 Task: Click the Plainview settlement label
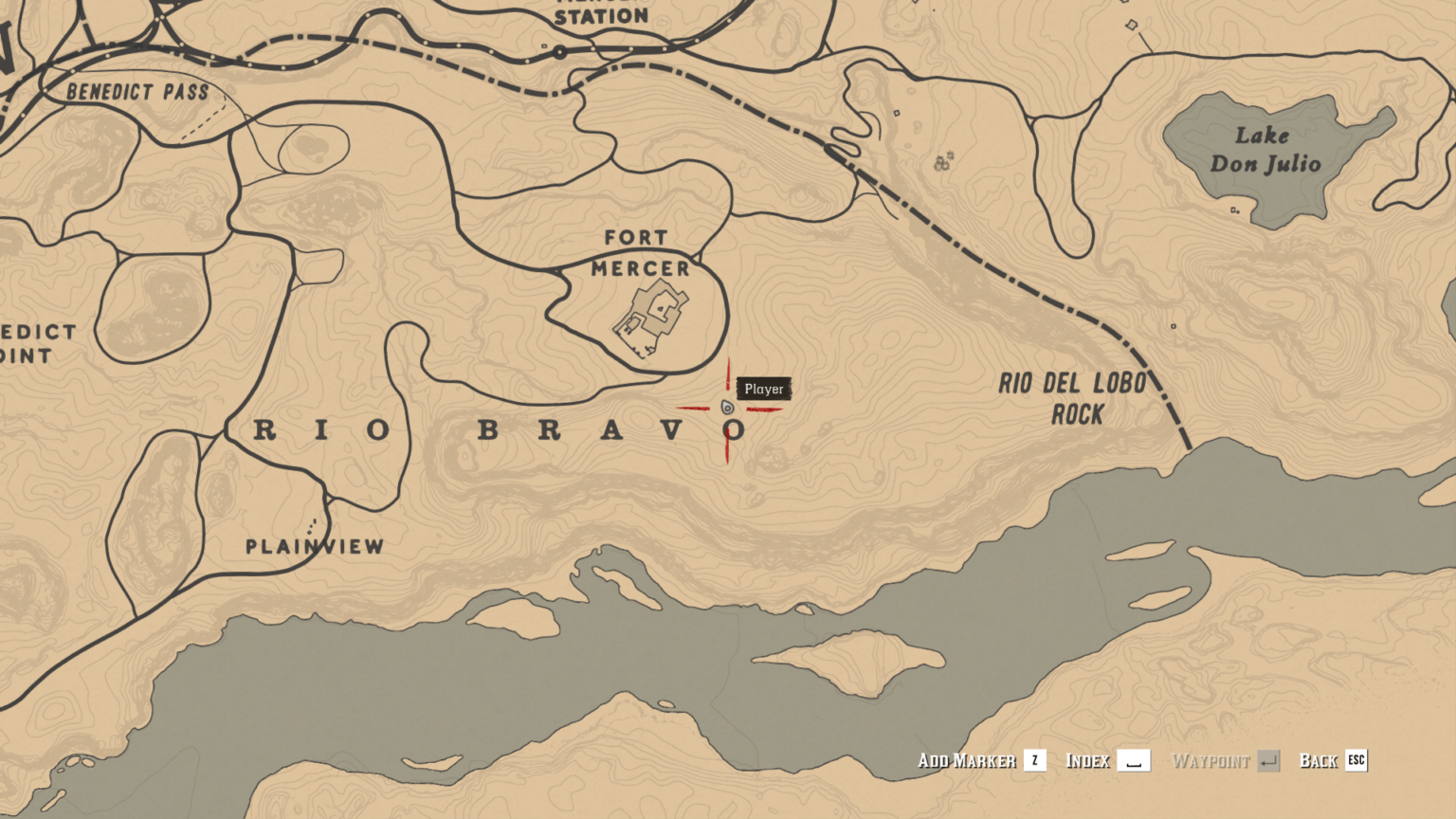pos(314,546)
